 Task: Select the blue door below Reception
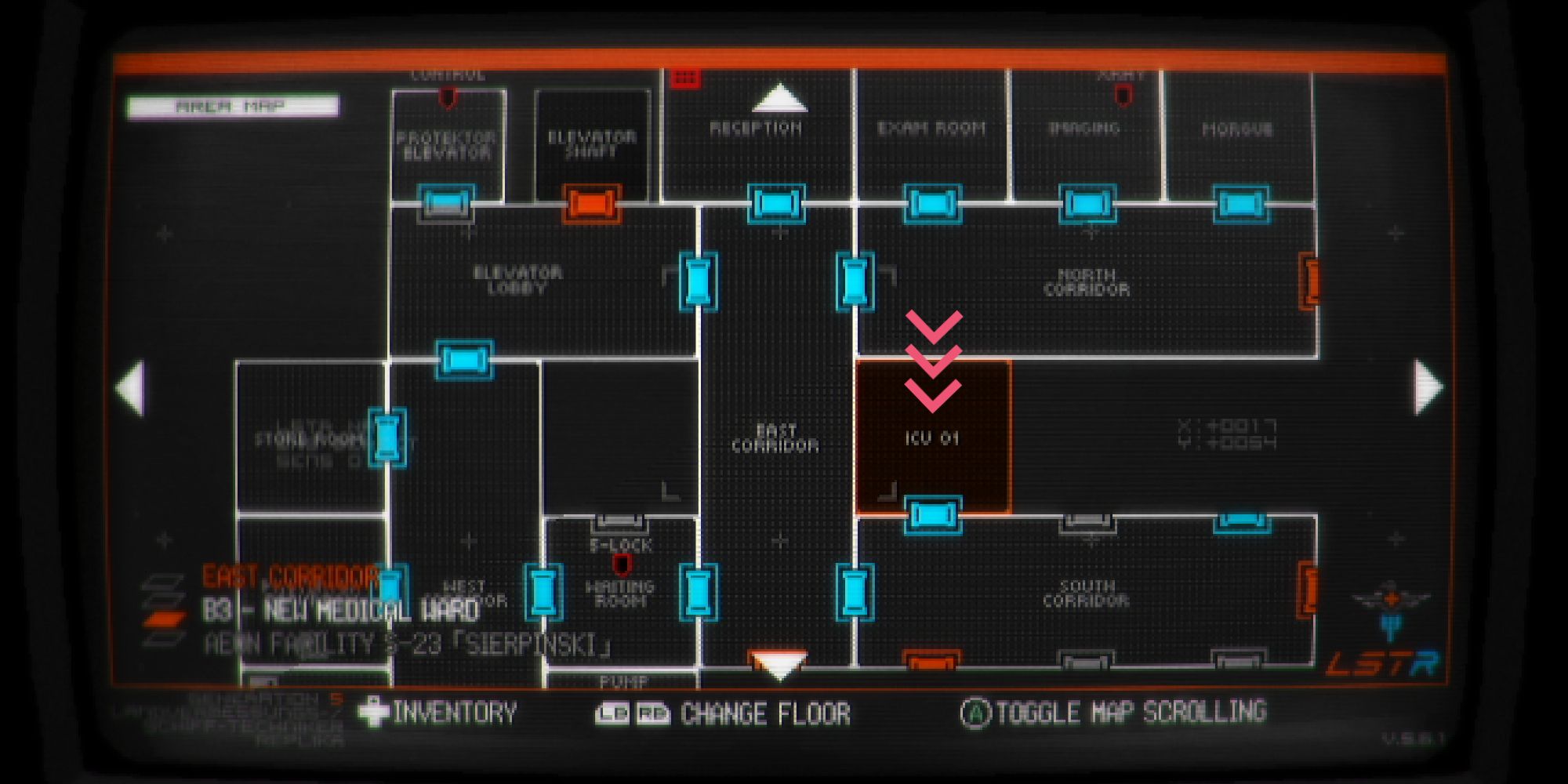[x=777, y=205]
